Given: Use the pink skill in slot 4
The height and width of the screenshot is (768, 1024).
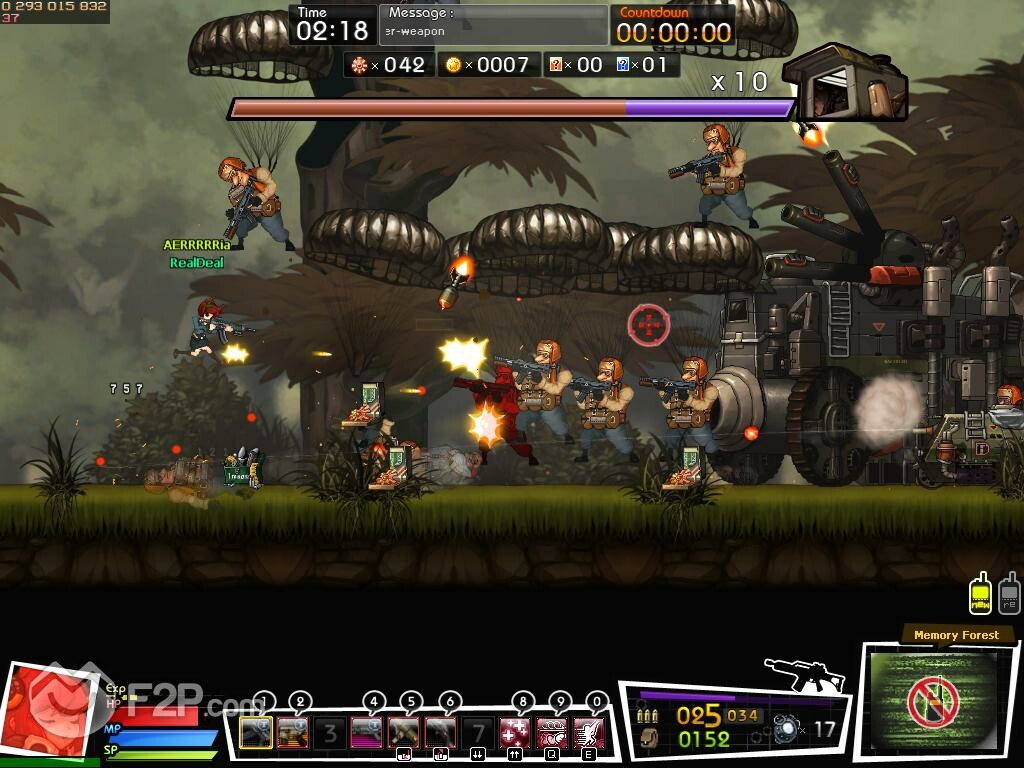Looking at the screenshot, I should 367,733.
